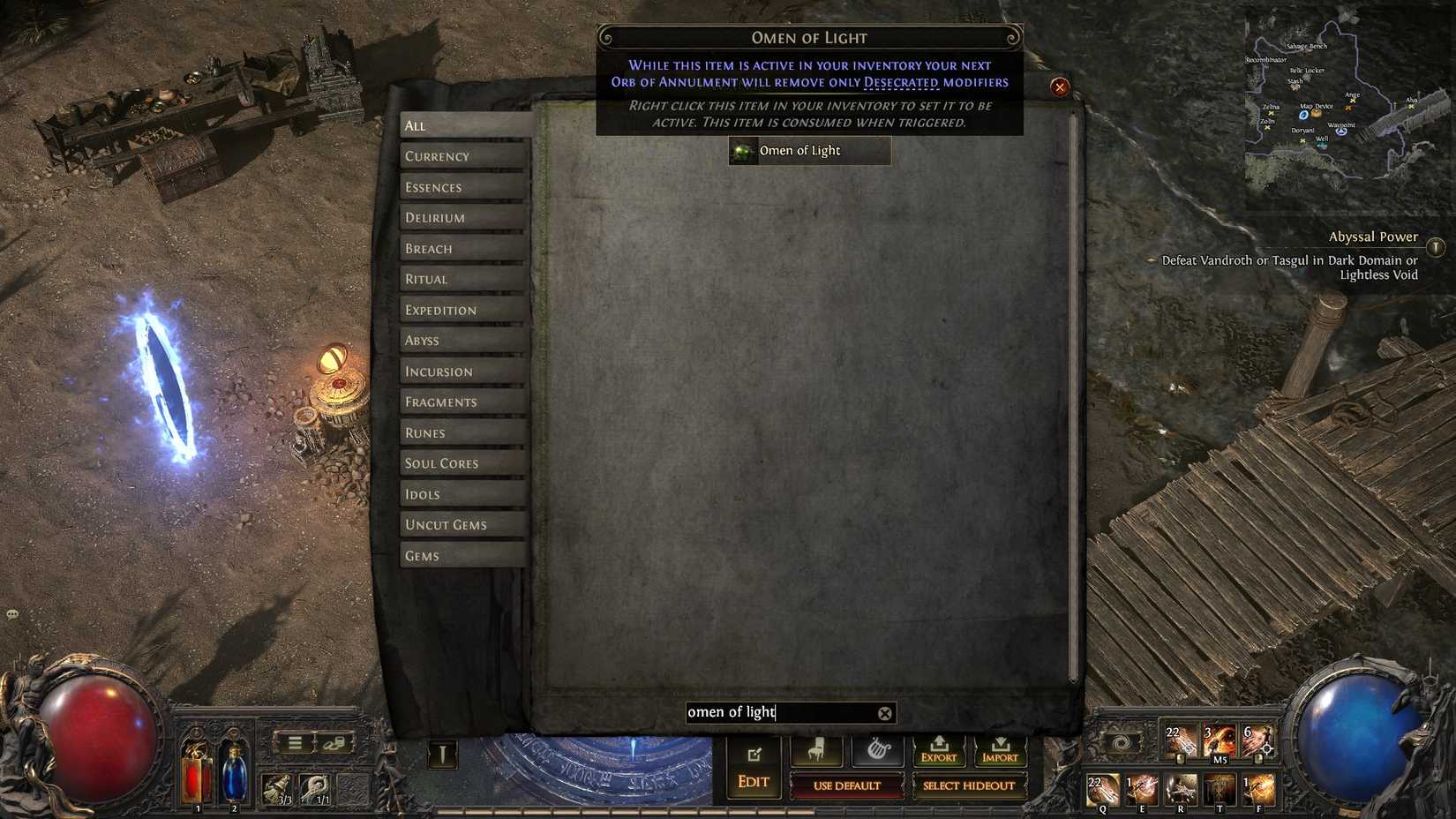
Task: Click the Export hideout icon
Action: [x=939, y=750]
